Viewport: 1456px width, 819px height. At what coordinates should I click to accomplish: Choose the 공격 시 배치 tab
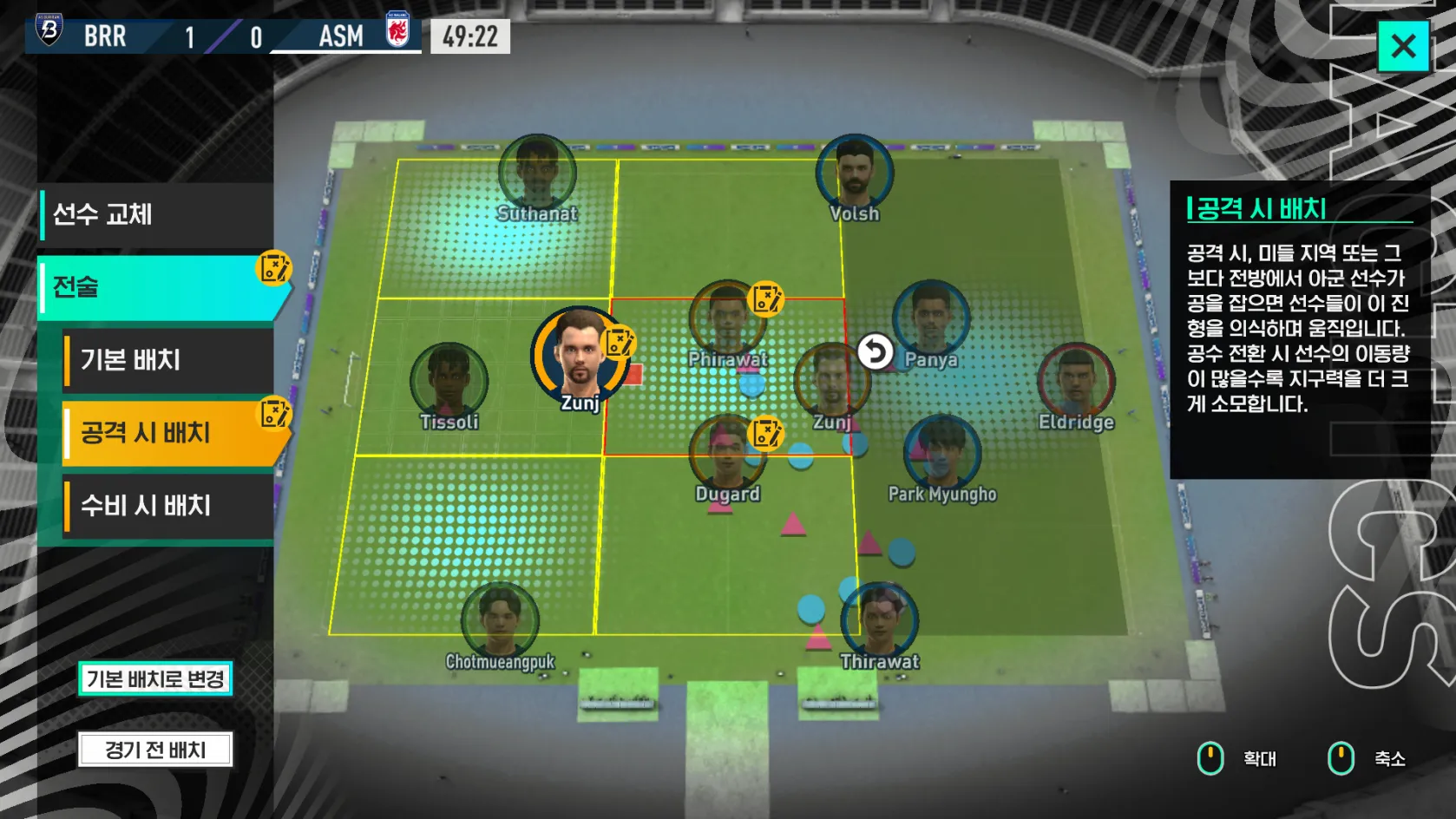[x=169, y=432]
